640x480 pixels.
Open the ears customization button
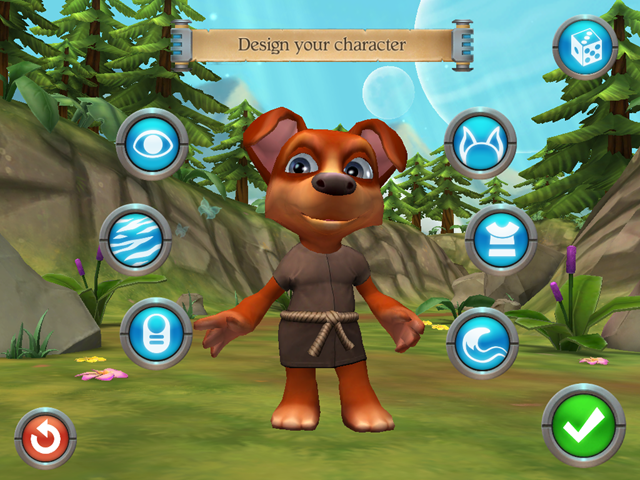(480, 143)
